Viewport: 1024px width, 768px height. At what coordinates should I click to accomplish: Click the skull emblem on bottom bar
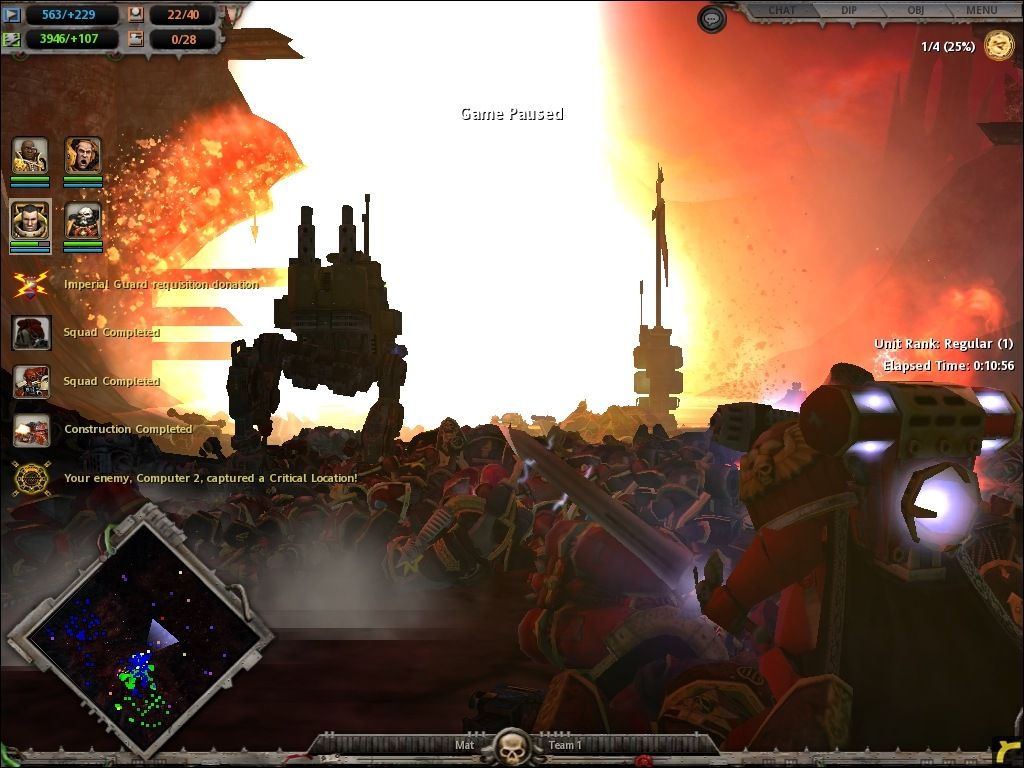click(x=512, y=746)
